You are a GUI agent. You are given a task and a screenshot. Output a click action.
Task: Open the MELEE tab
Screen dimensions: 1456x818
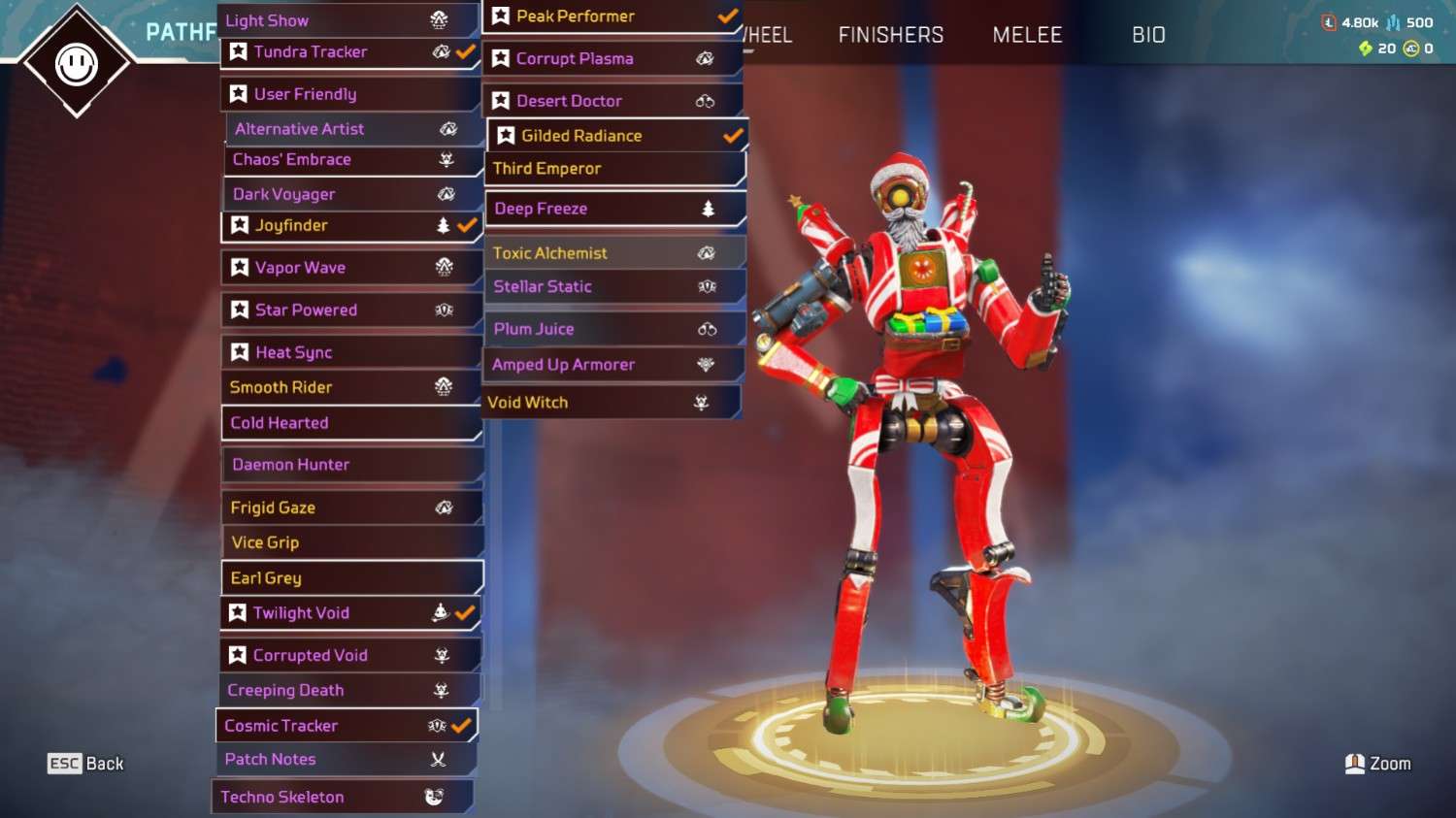[x=1026, y=34]
